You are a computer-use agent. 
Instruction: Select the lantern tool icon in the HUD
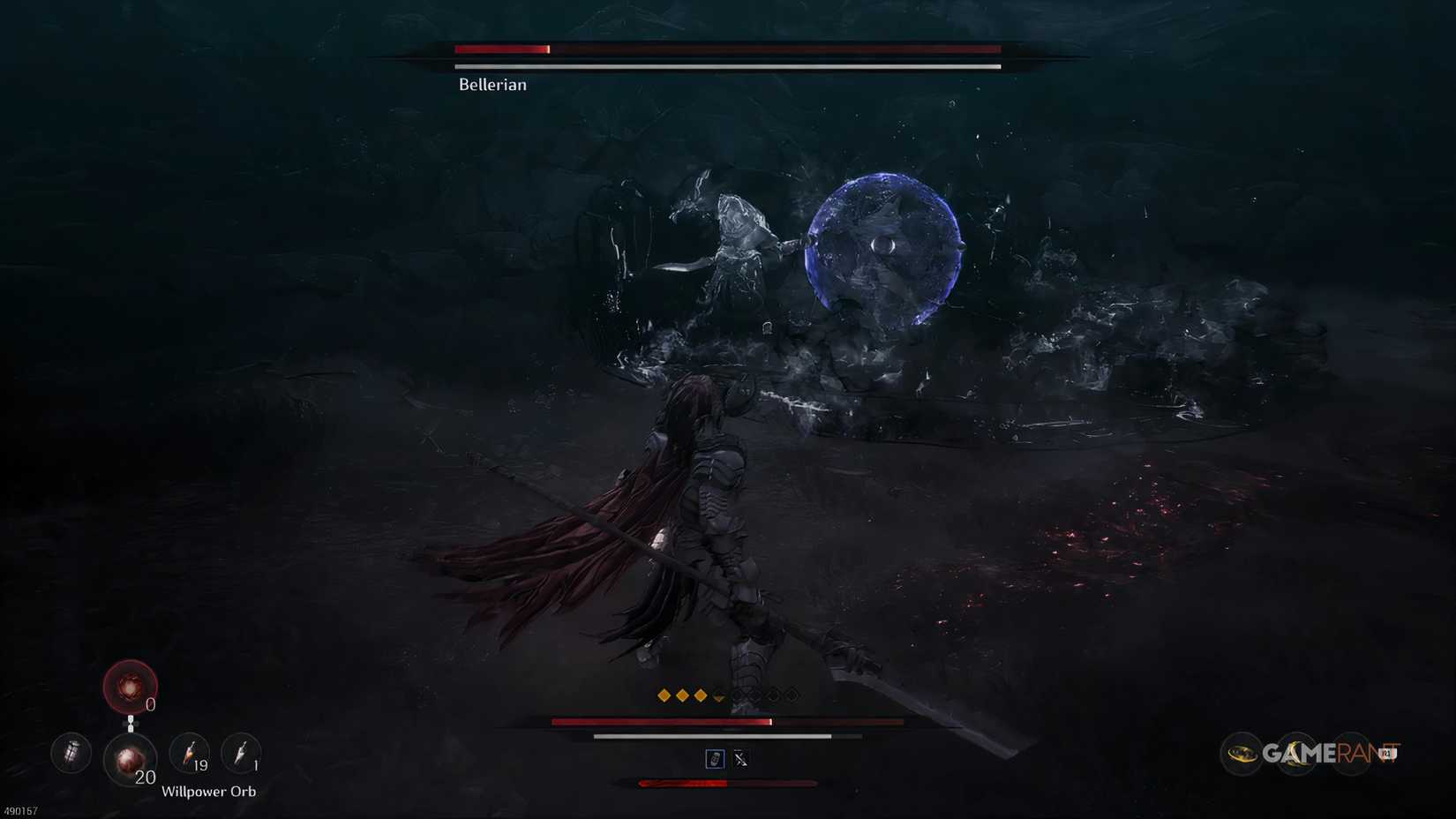point(71,753)
